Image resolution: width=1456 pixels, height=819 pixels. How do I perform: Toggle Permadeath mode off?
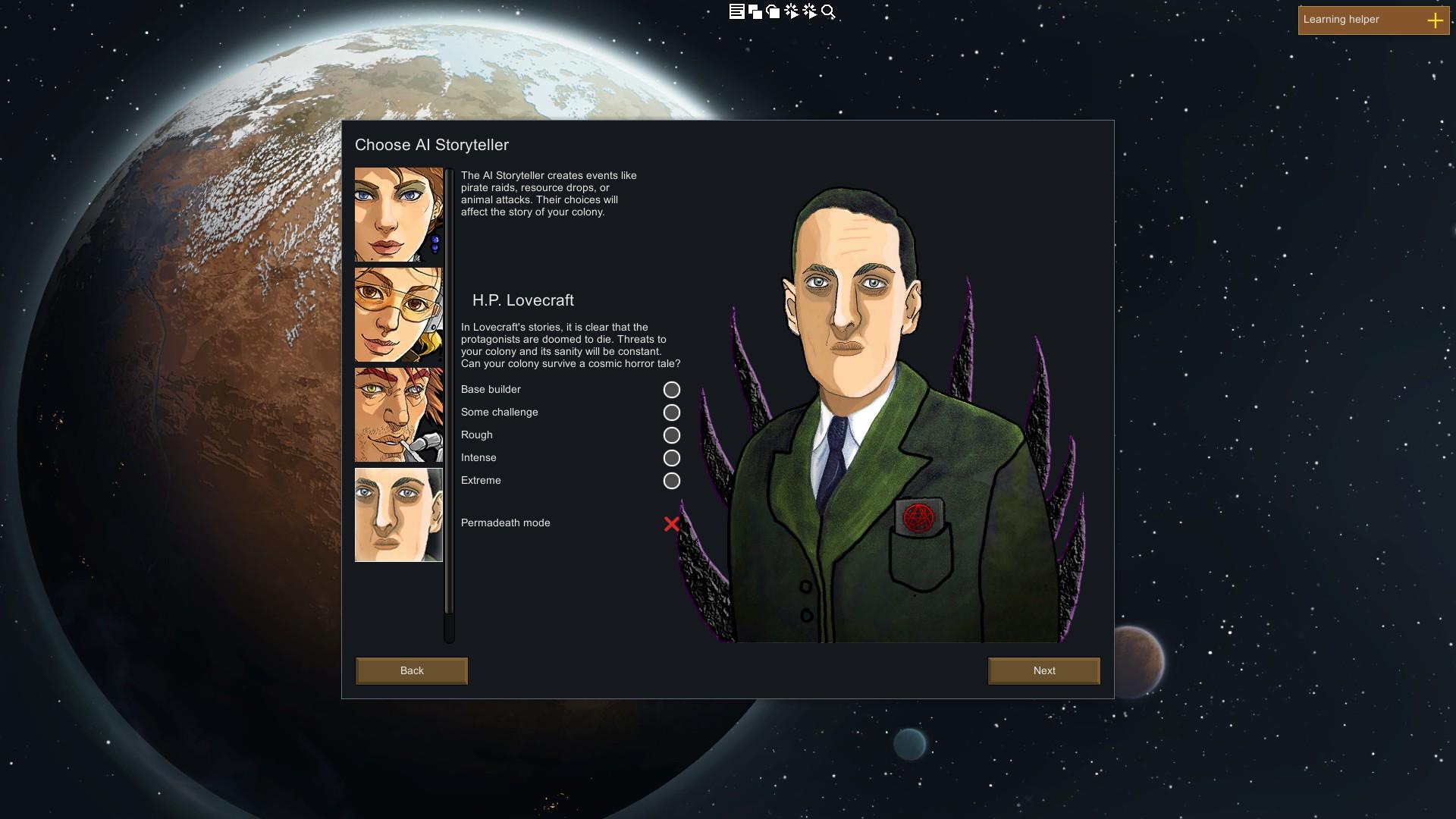[x=672, y=523]
